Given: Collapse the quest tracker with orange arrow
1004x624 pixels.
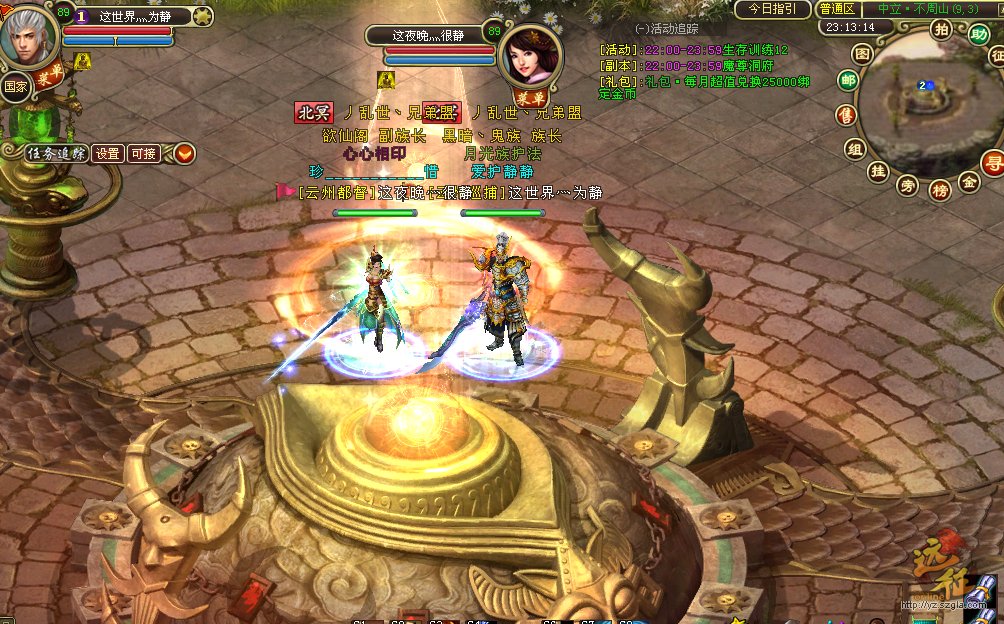Looking at the screenshot, I should (185, 153).
